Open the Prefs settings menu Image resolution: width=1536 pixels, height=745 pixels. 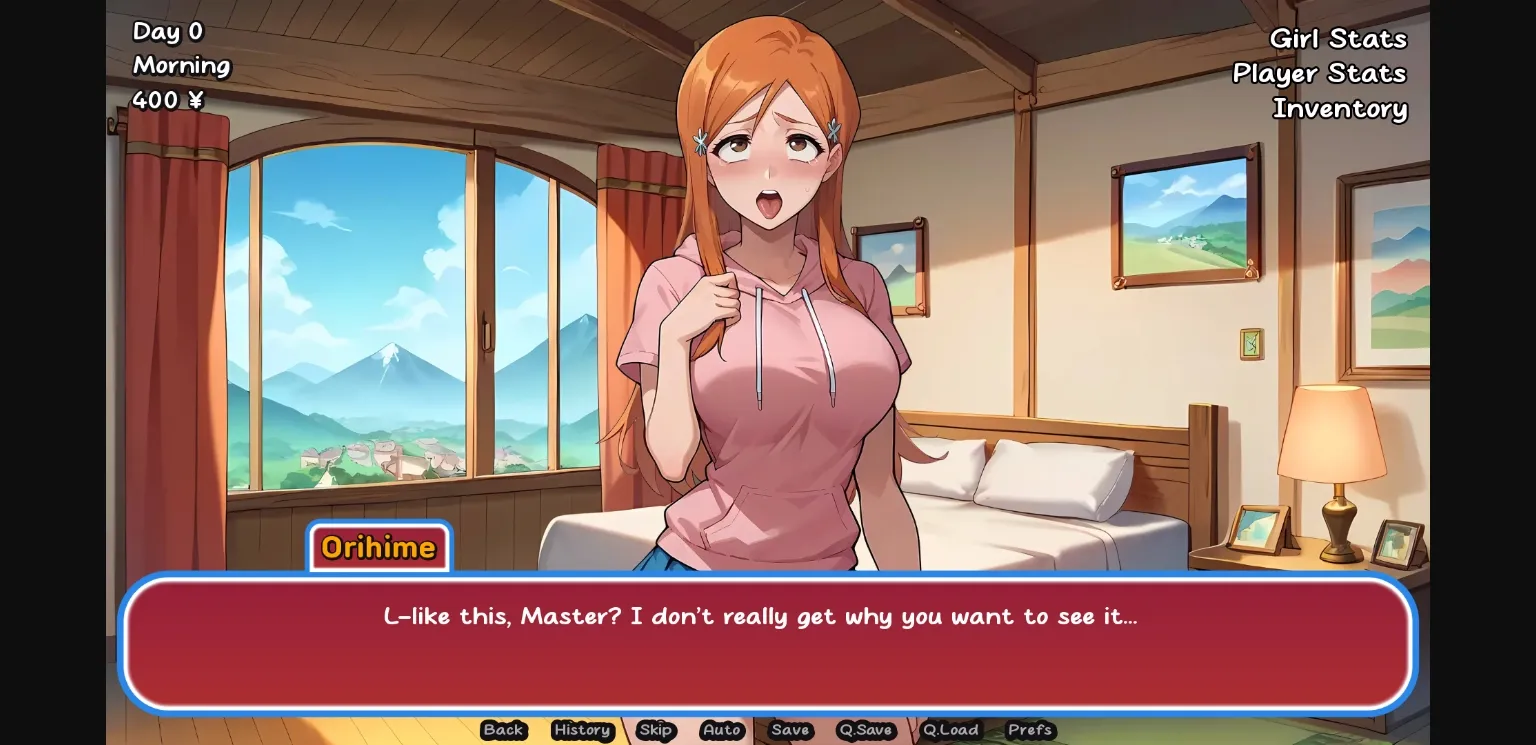coord(1030,731)
